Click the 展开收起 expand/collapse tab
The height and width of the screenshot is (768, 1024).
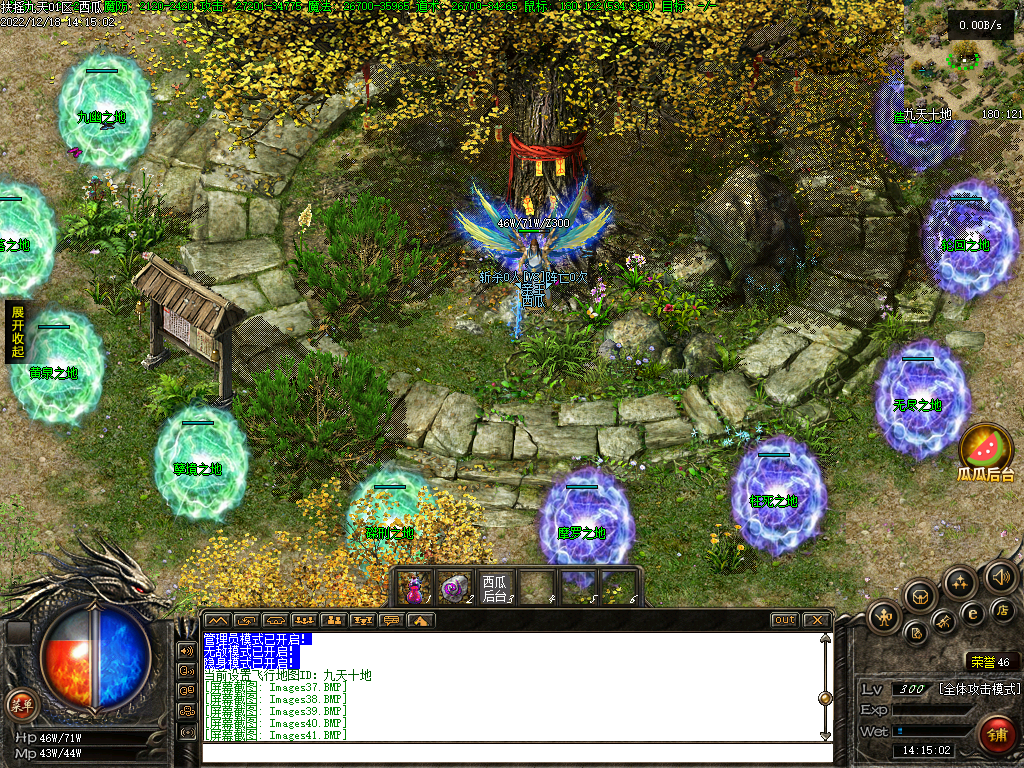[x=17, y=333]
